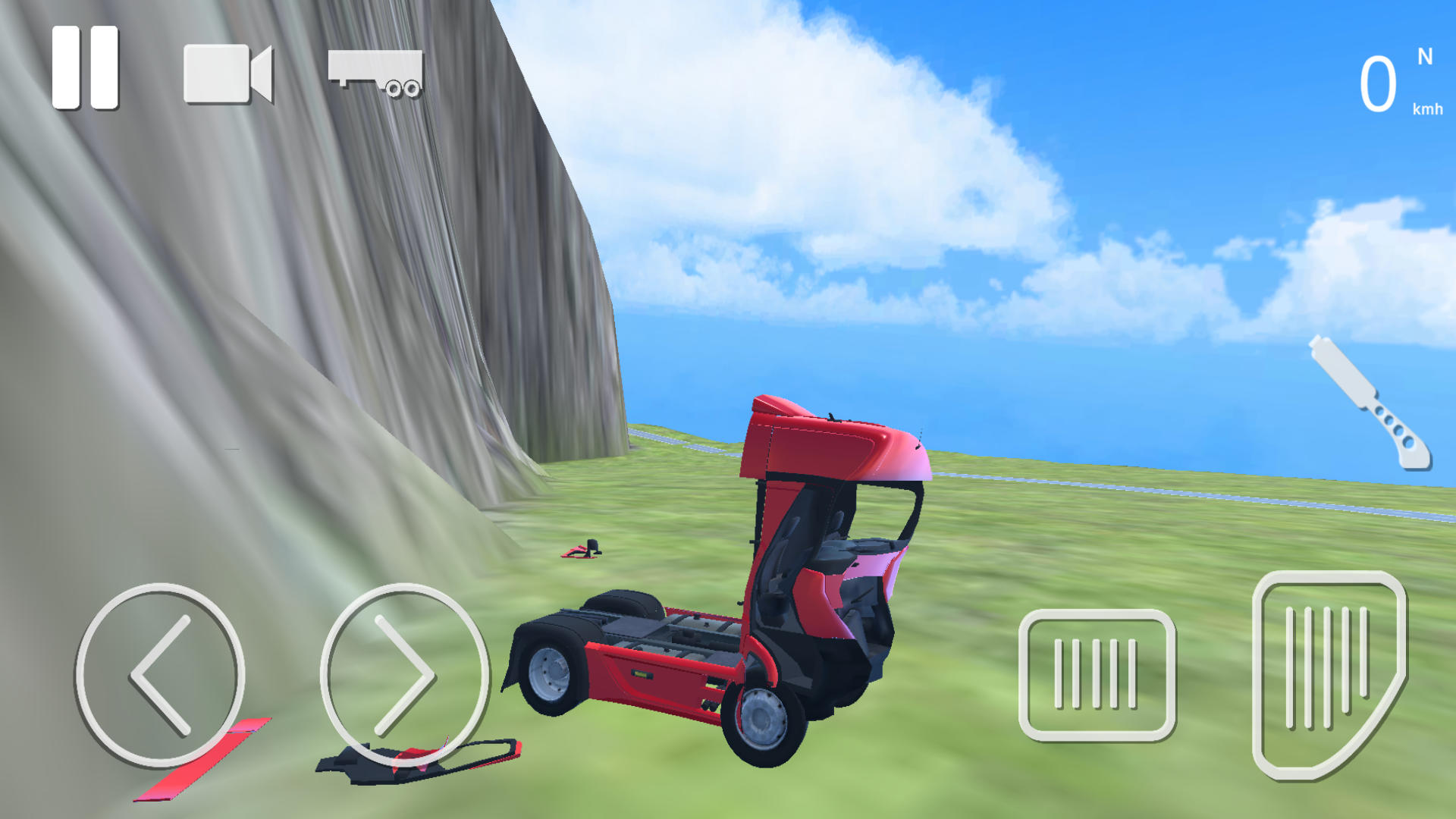The image size is (1456, 819).
Task: Toggle pause state of the game
Action: pos(85,68)
